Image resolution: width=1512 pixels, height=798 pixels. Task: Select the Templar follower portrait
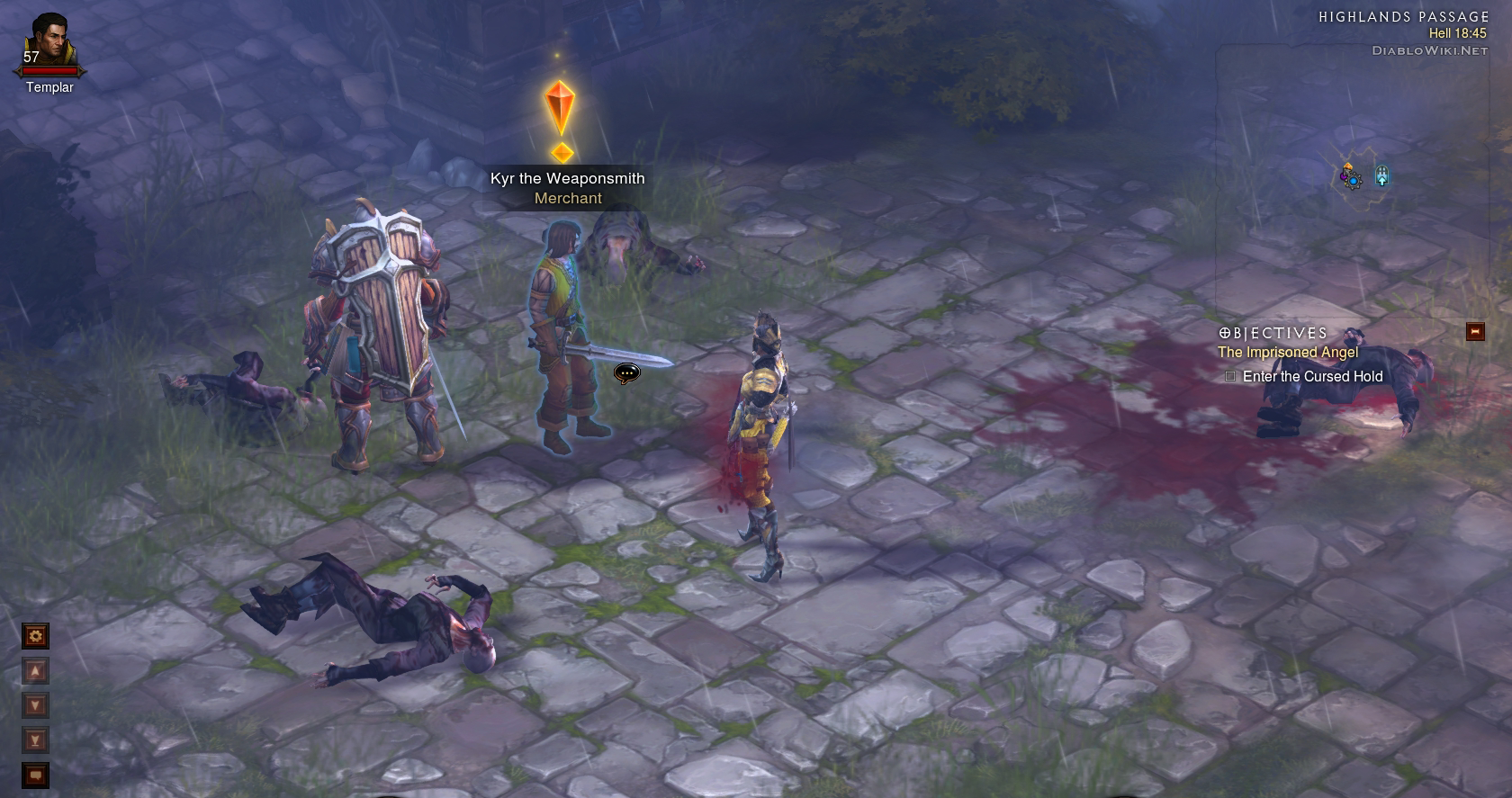click(x=48, y=42)
